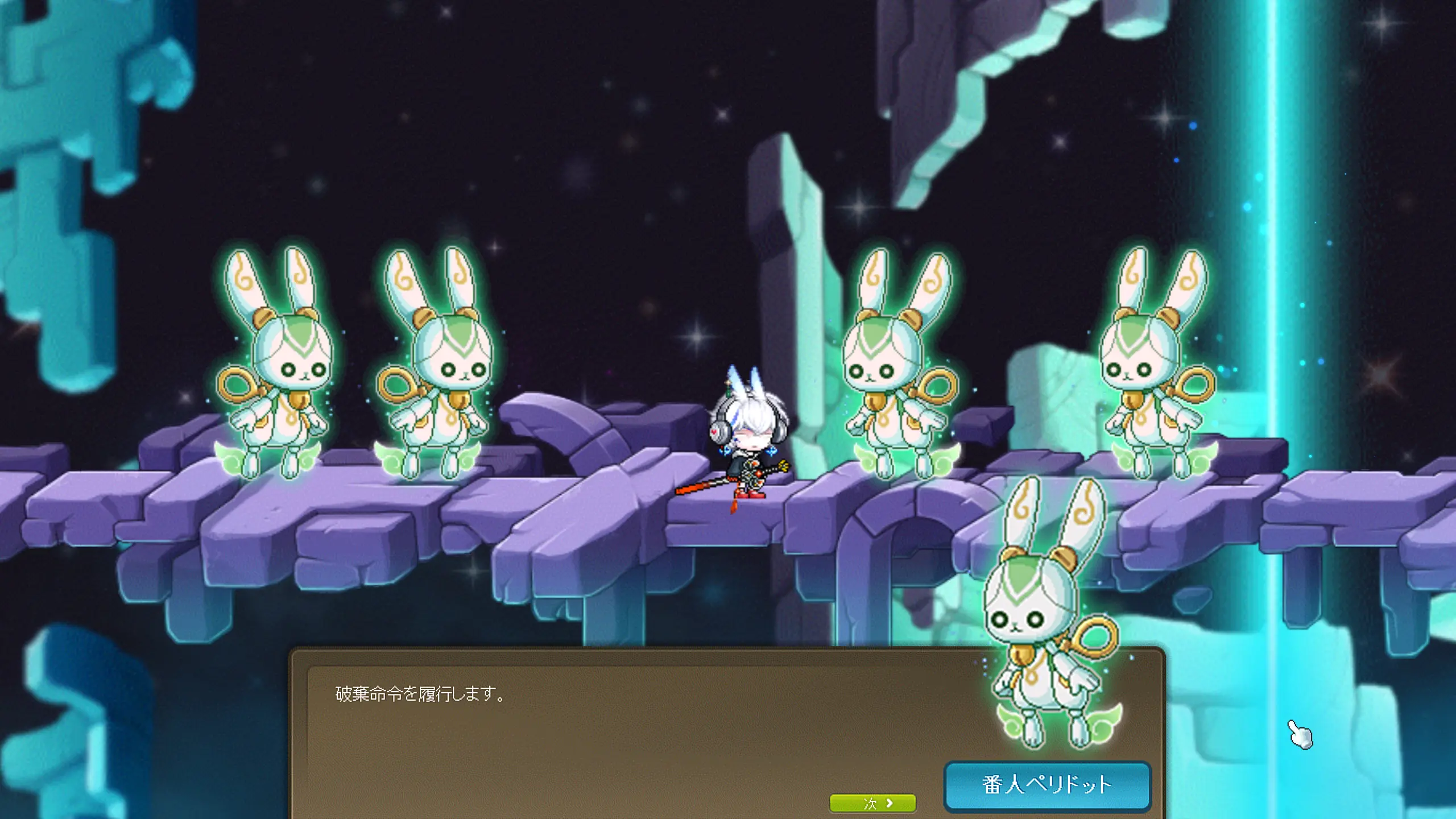Image resolution: width=1456 pixels, height=819 pixels.
Task: Click the green 次 next button
Action: 872,803
